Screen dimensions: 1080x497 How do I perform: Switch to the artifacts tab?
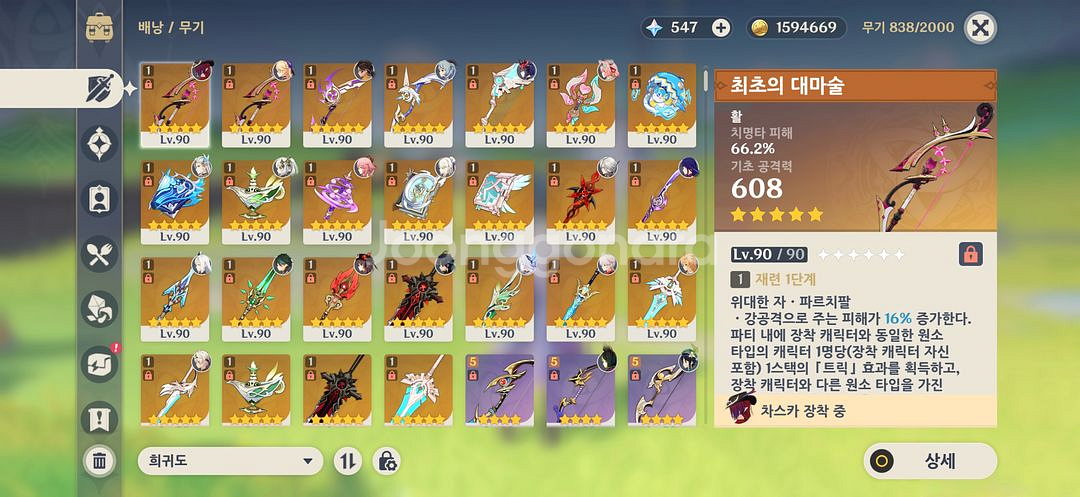click(99, 143)
